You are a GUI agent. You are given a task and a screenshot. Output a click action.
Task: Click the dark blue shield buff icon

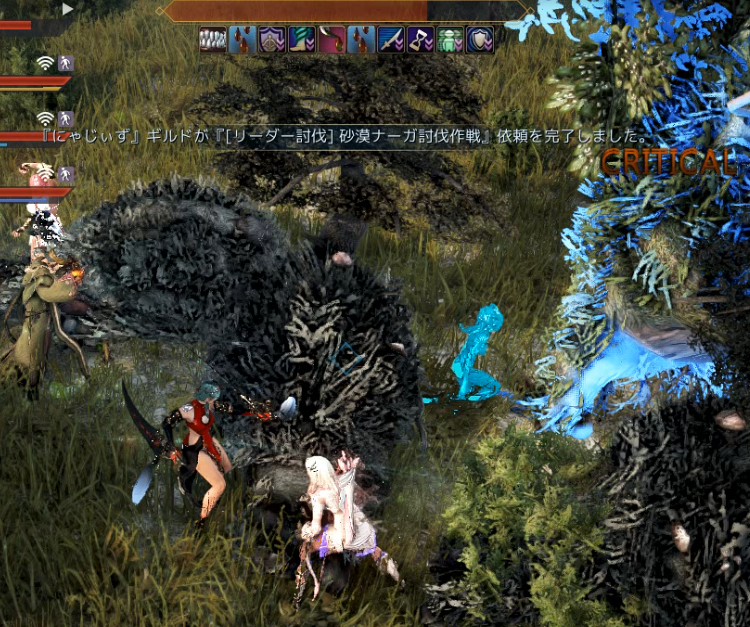tap(480, 40)
